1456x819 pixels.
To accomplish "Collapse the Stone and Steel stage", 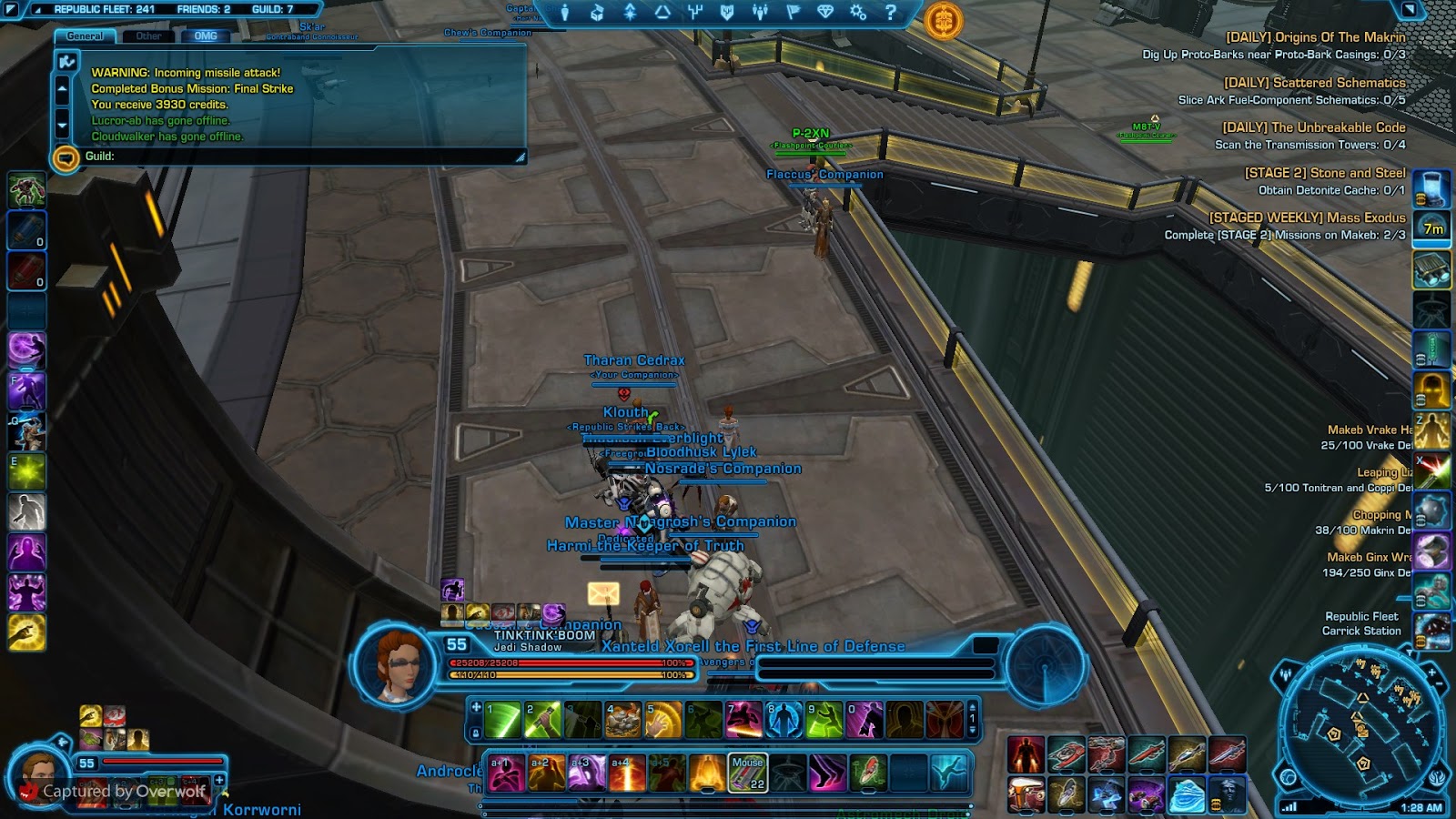I will [1325, 173].
